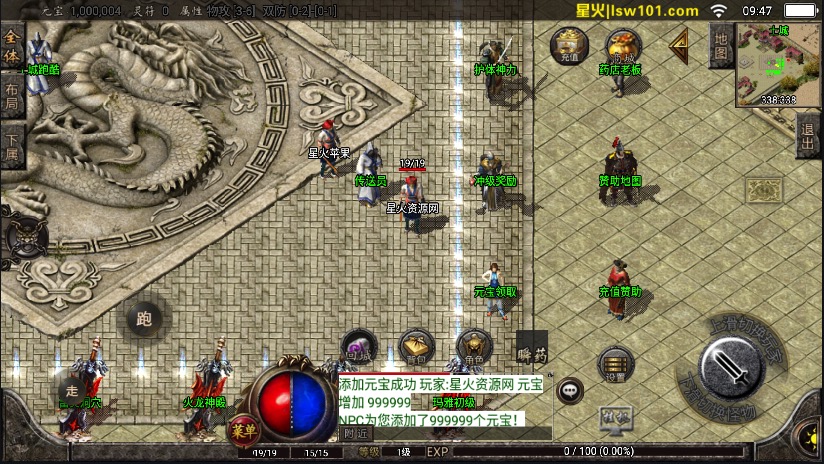The width and height of the screenshot is (824, 464).
Task: Use the 回城 return-to-town icon
Action: point(357,347)
